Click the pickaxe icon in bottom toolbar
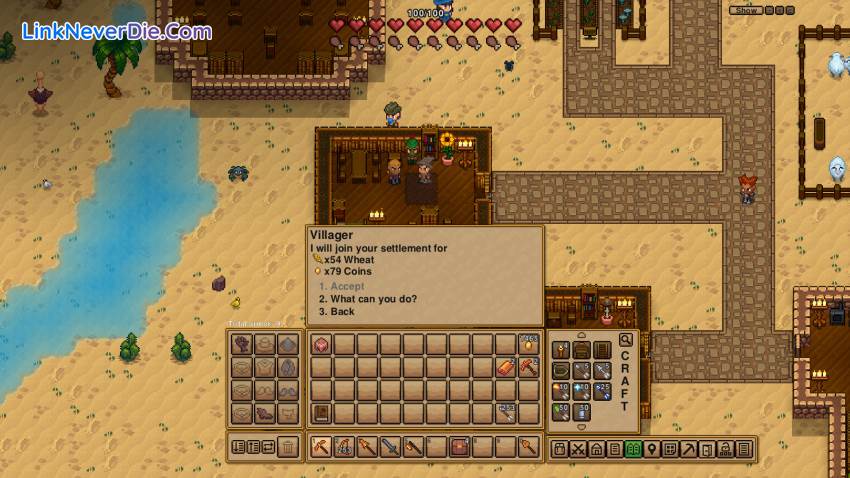Screen dimensions: 850x478 click(690, 449)
